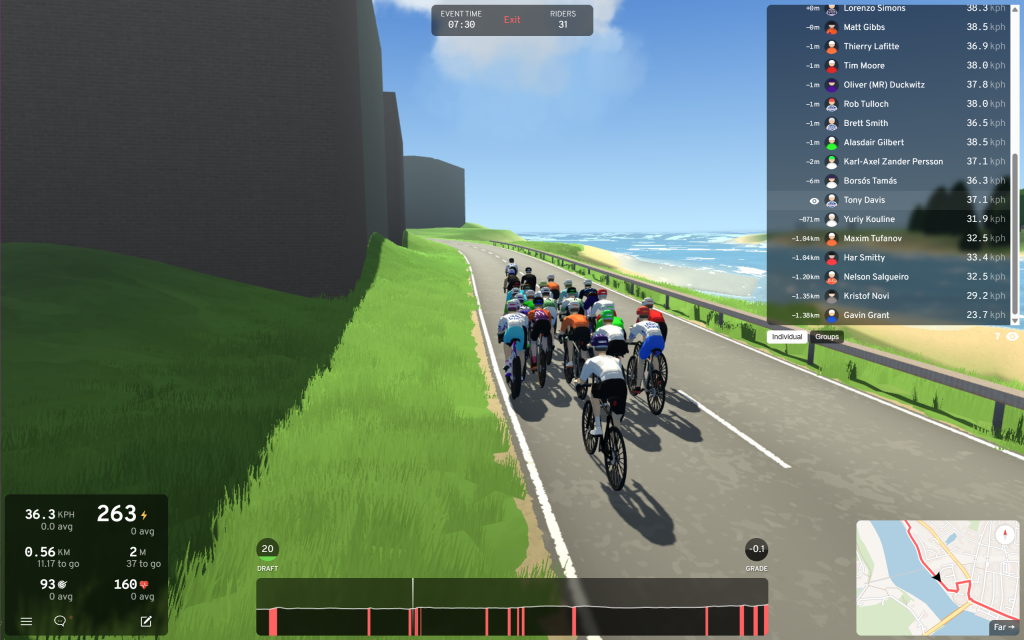Open the chat speech bubble icon
The width and height of the screenshot is (1024, 640).
tap(60, 621)
